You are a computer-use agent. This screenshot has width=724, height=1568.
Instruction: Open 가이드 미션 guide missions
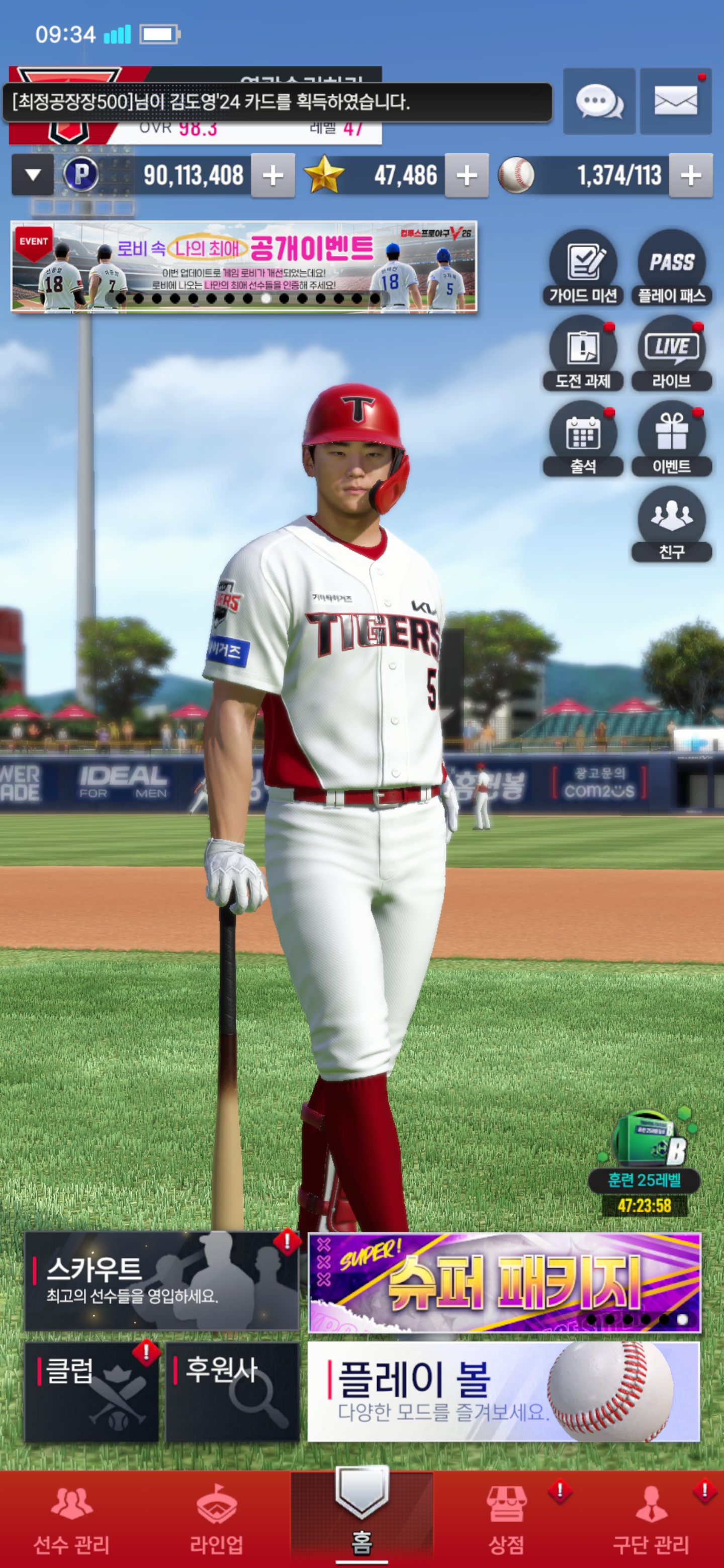(583, 268)
